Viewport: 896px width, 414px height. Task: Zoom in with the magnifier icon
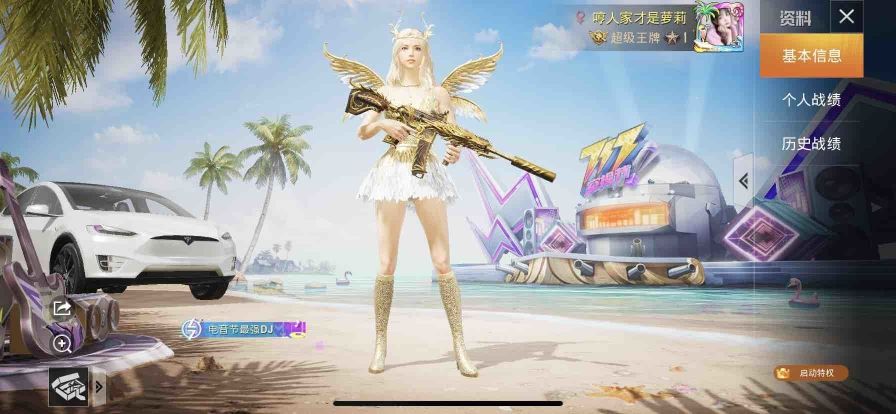(62, 344)
